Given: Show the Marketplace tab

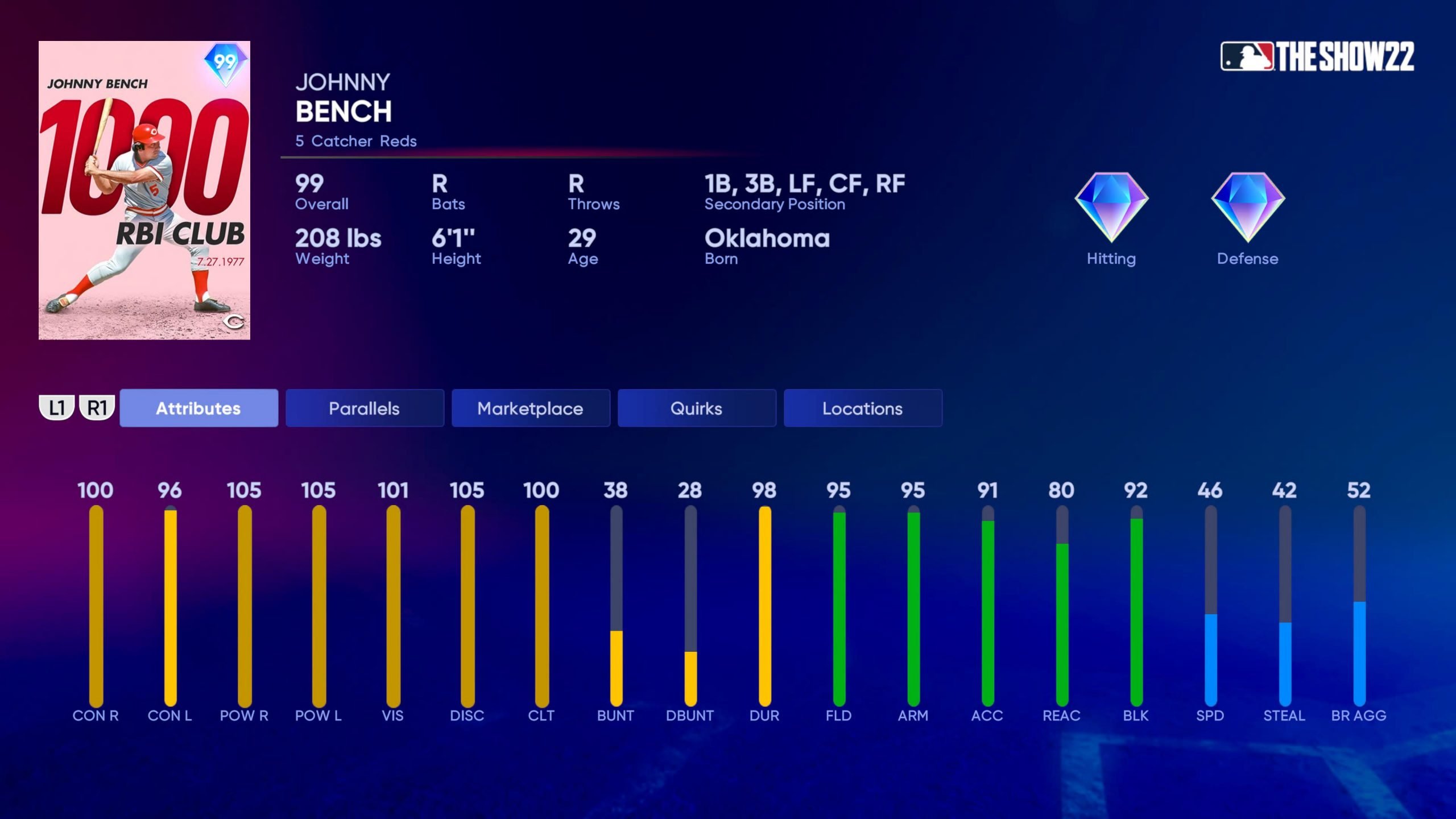Looking at the screenshot, I should (530, 408).
